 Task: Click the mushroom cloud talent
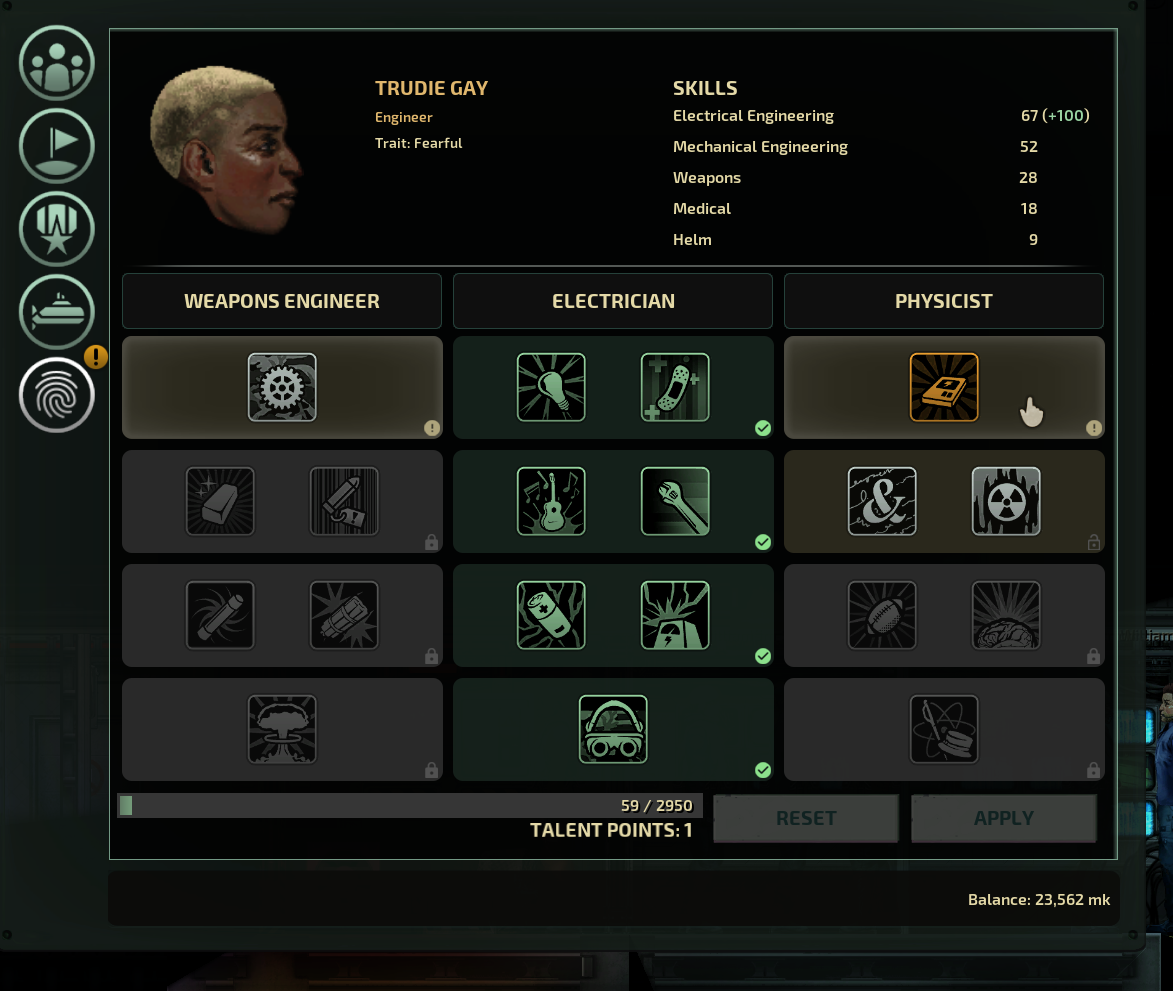pyautogui.click(x=282, y=729)
